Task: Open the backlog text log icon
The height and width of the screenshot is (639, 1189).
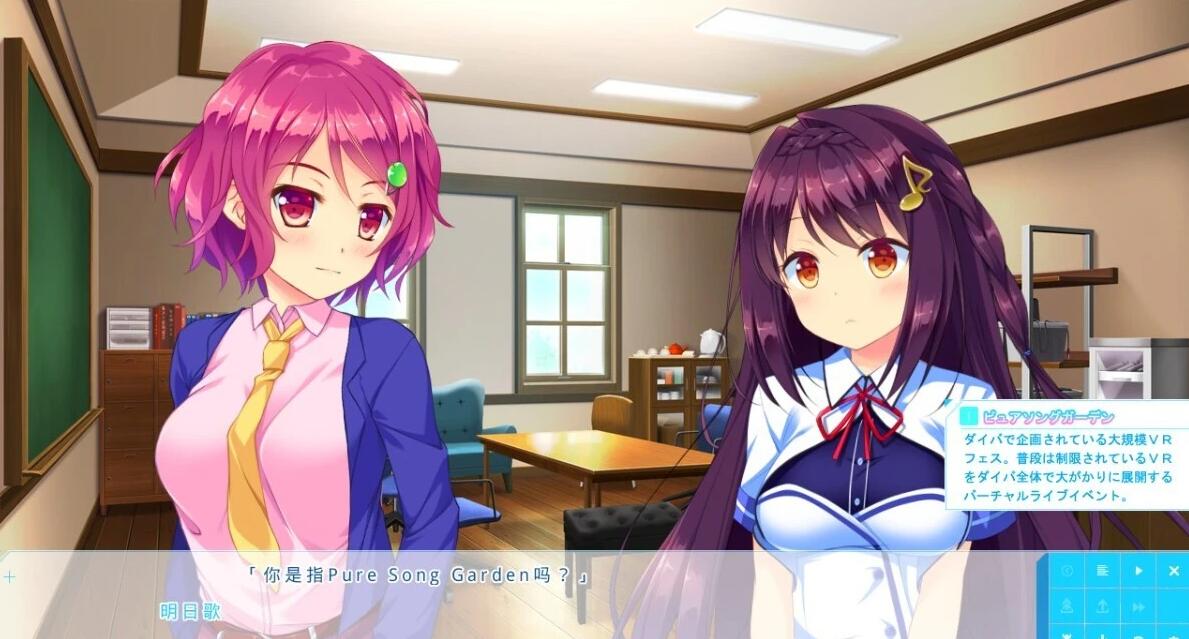Action: (1103, 570)
